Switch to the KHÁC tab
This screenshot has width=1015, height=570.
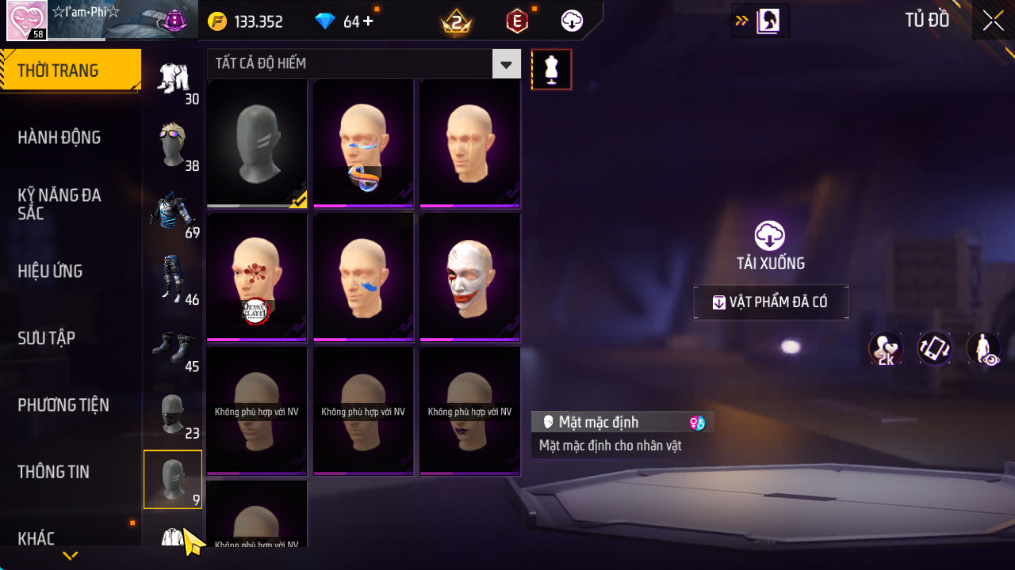point(36,539)
